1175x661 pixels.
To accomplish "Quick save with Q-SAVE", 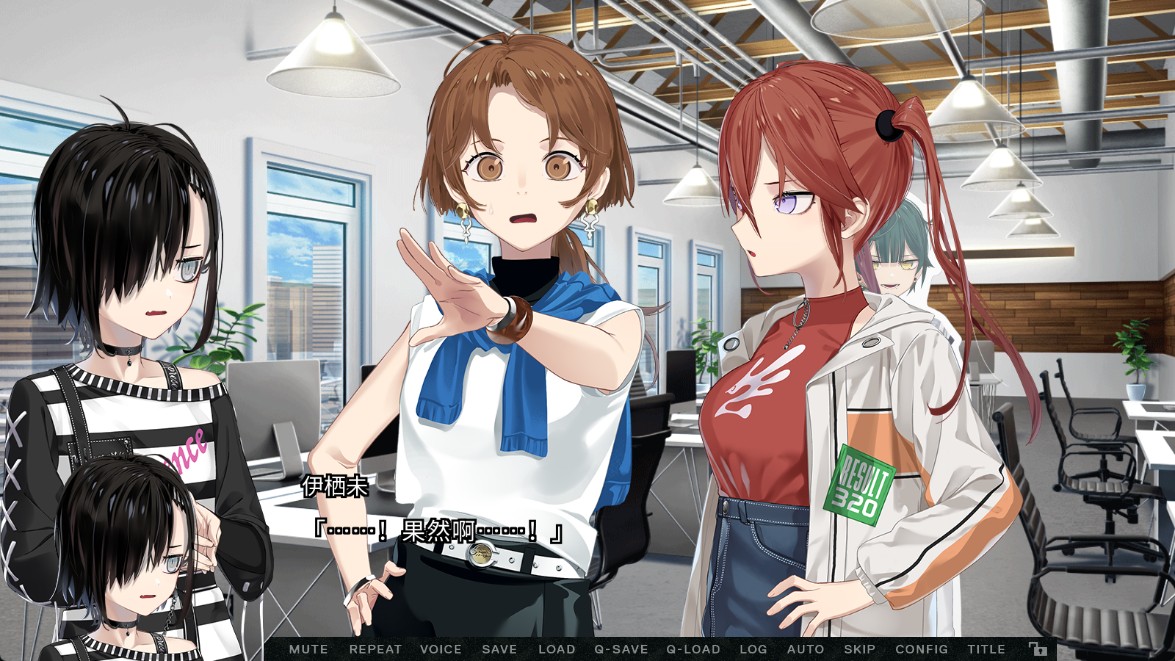I will pyautogui.click(x=621, y=649).
